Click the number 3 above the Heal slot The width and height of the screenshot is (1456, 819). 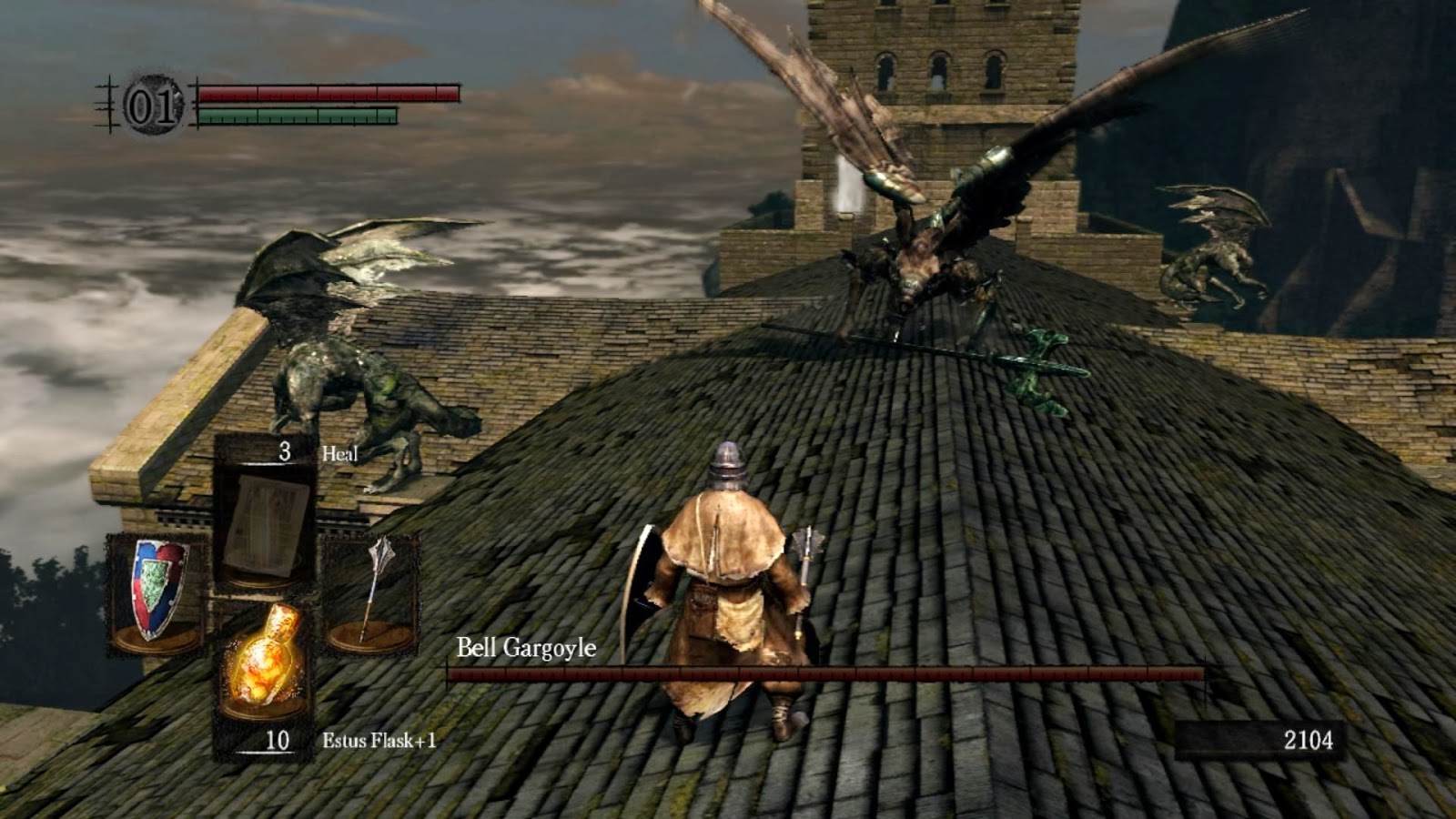pyautogui.click(x=284, y=452)
